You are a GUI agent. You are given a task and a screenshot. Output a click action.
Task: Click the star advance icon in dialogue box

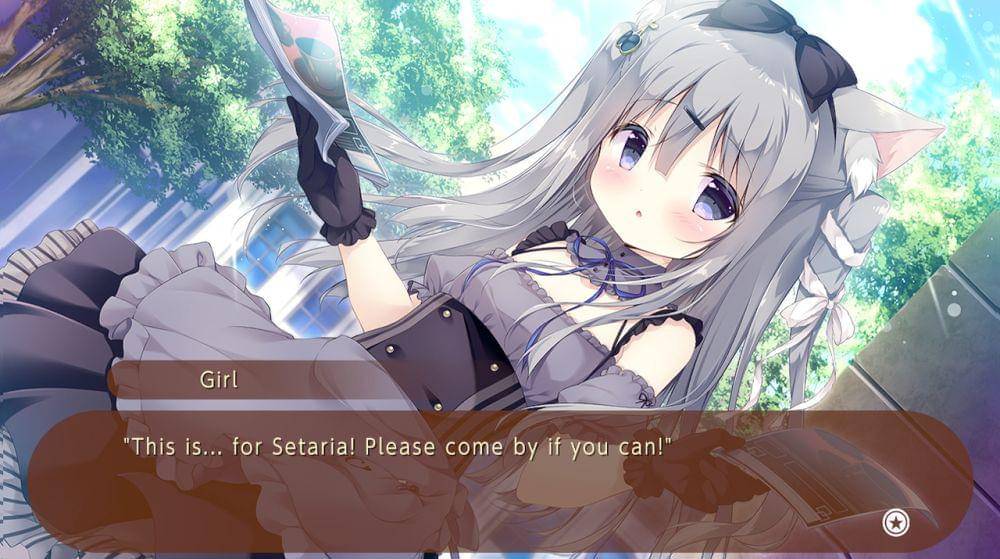(893, 521)
